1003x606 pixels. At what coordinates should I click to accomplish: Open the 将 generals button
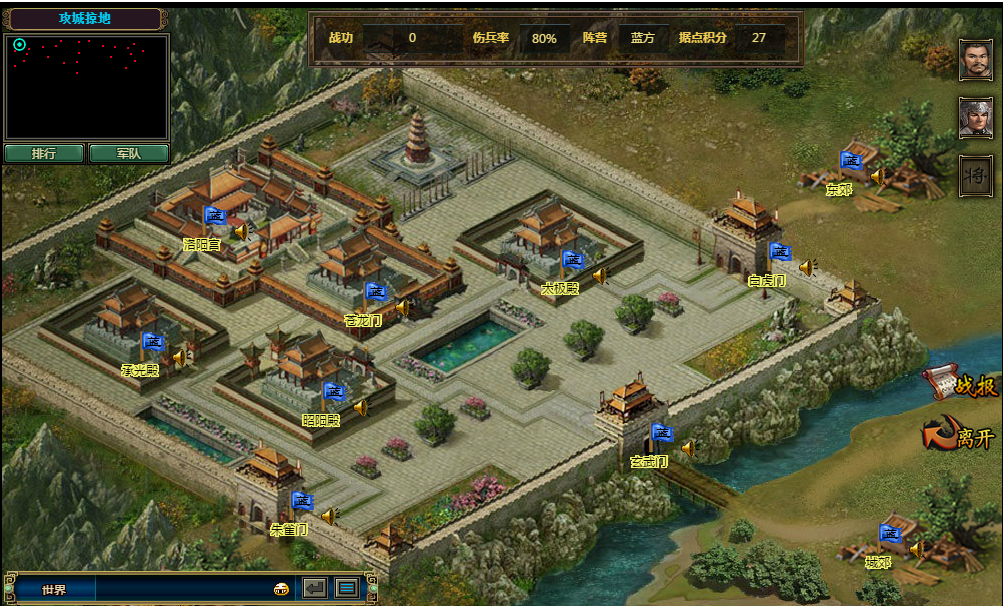(975, 176)
